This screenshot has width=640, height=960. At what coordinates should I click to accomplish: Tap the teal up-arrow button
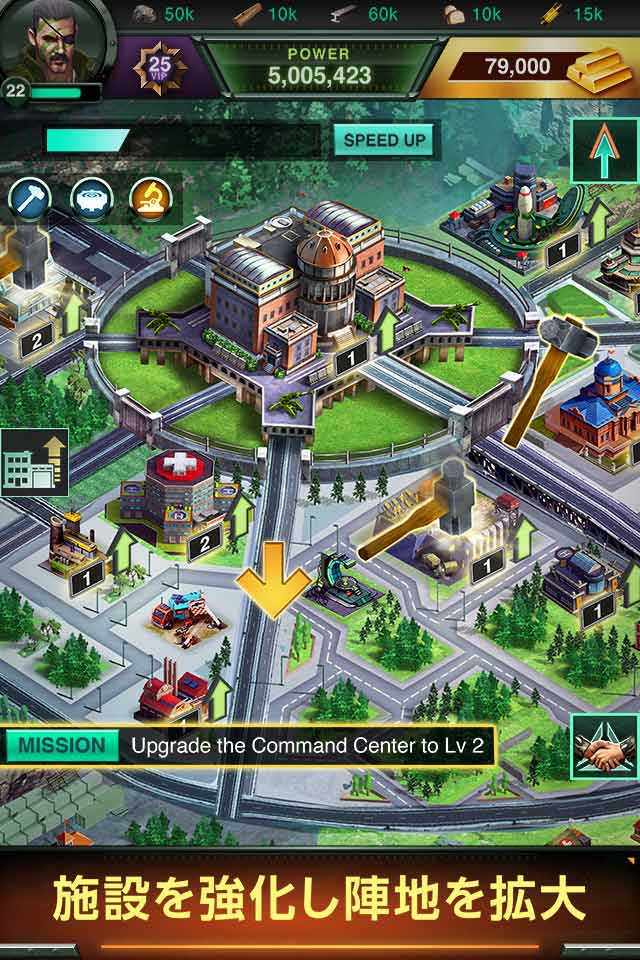pos(603,151)
